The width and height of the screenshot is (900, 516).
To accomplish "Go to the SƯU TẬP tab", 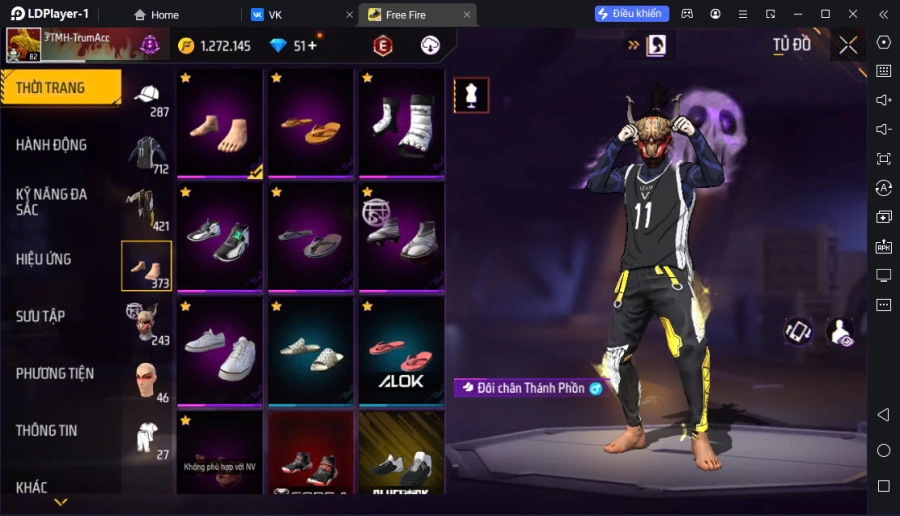I will tap(40, 316).
